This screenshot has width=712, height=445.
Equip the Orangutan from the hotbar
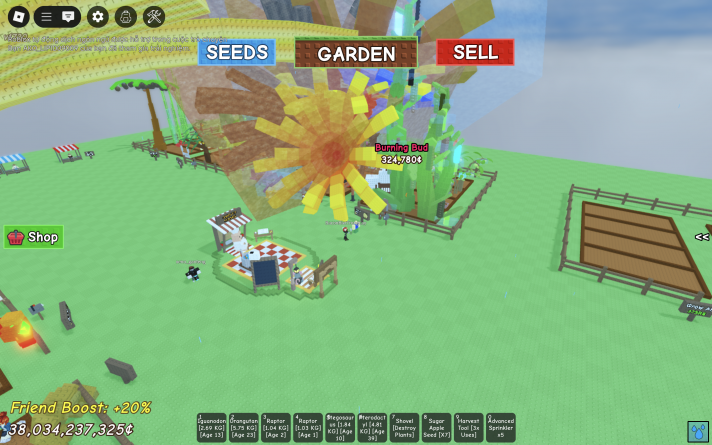click(244, 428)
